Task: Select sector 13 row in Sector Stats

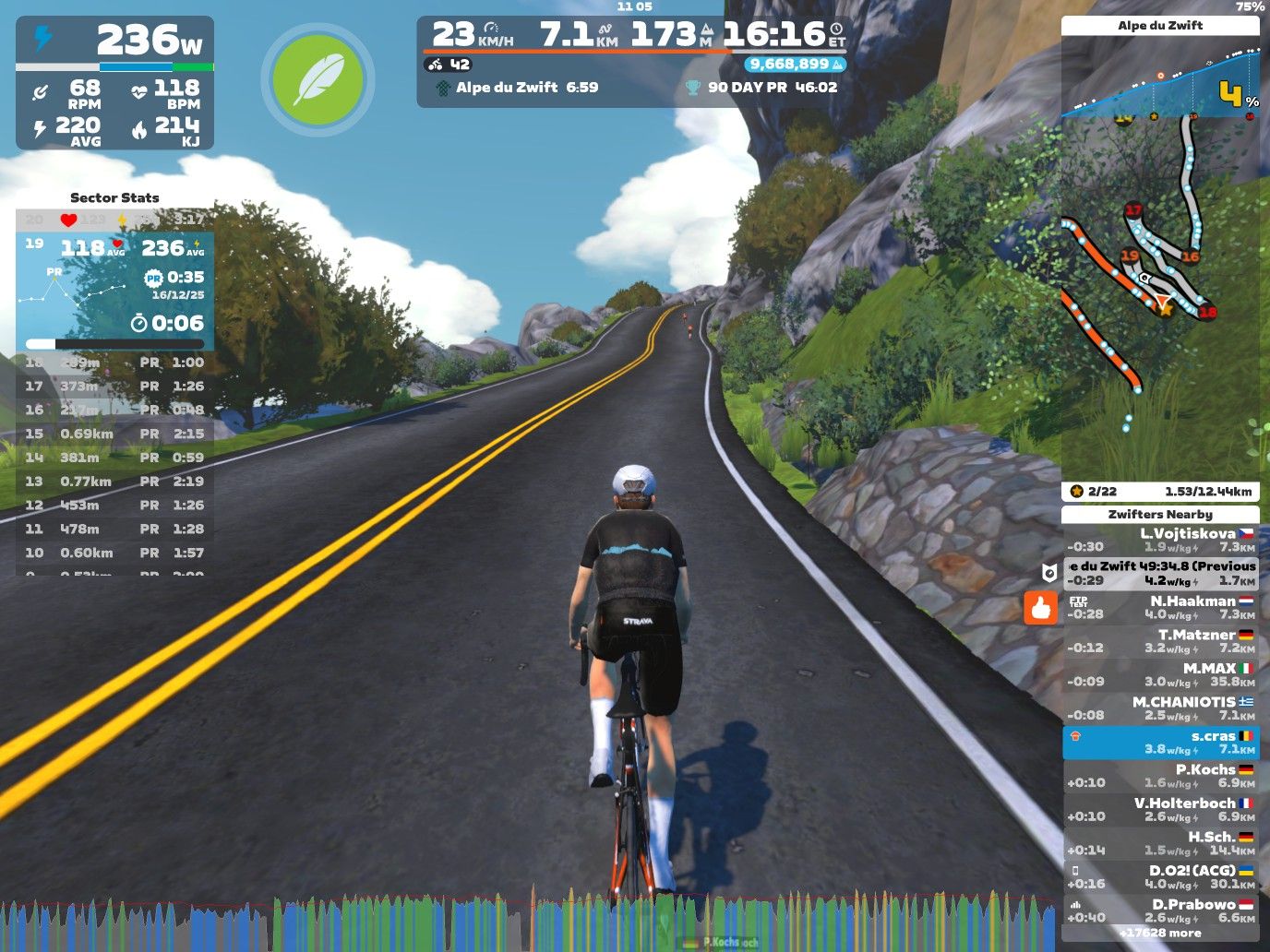Action: (x=114, y=482)
